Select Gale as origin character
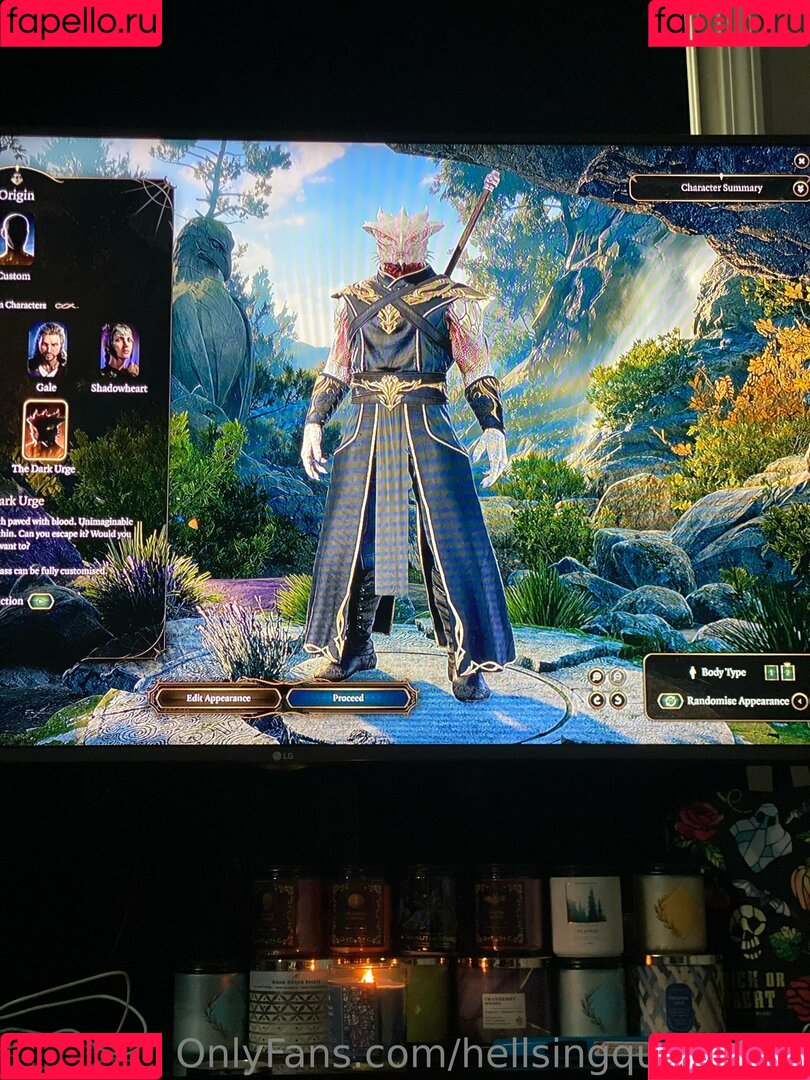 pyautogui.click(x=46, y=350)
